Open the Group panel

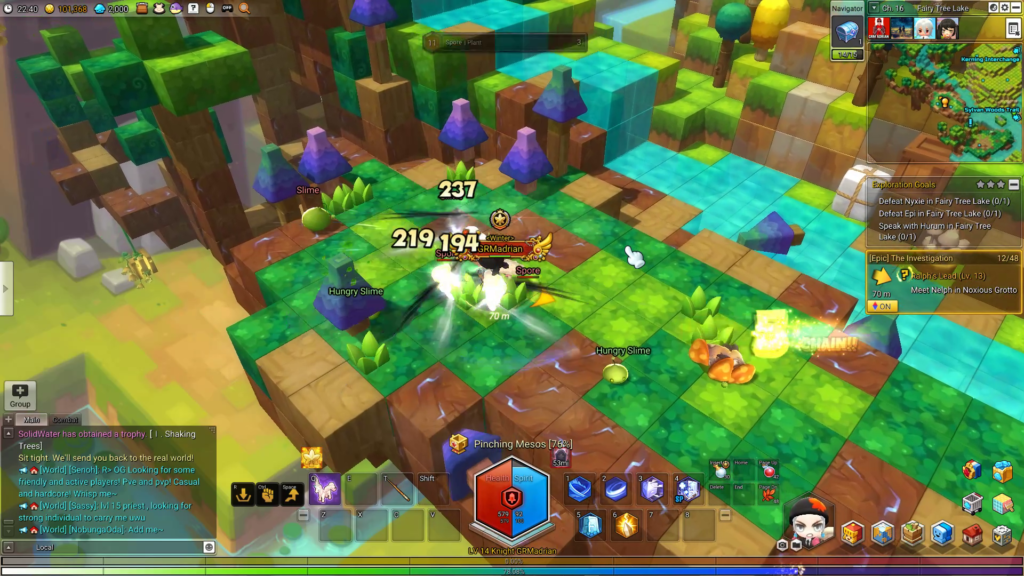pos(20,395)
